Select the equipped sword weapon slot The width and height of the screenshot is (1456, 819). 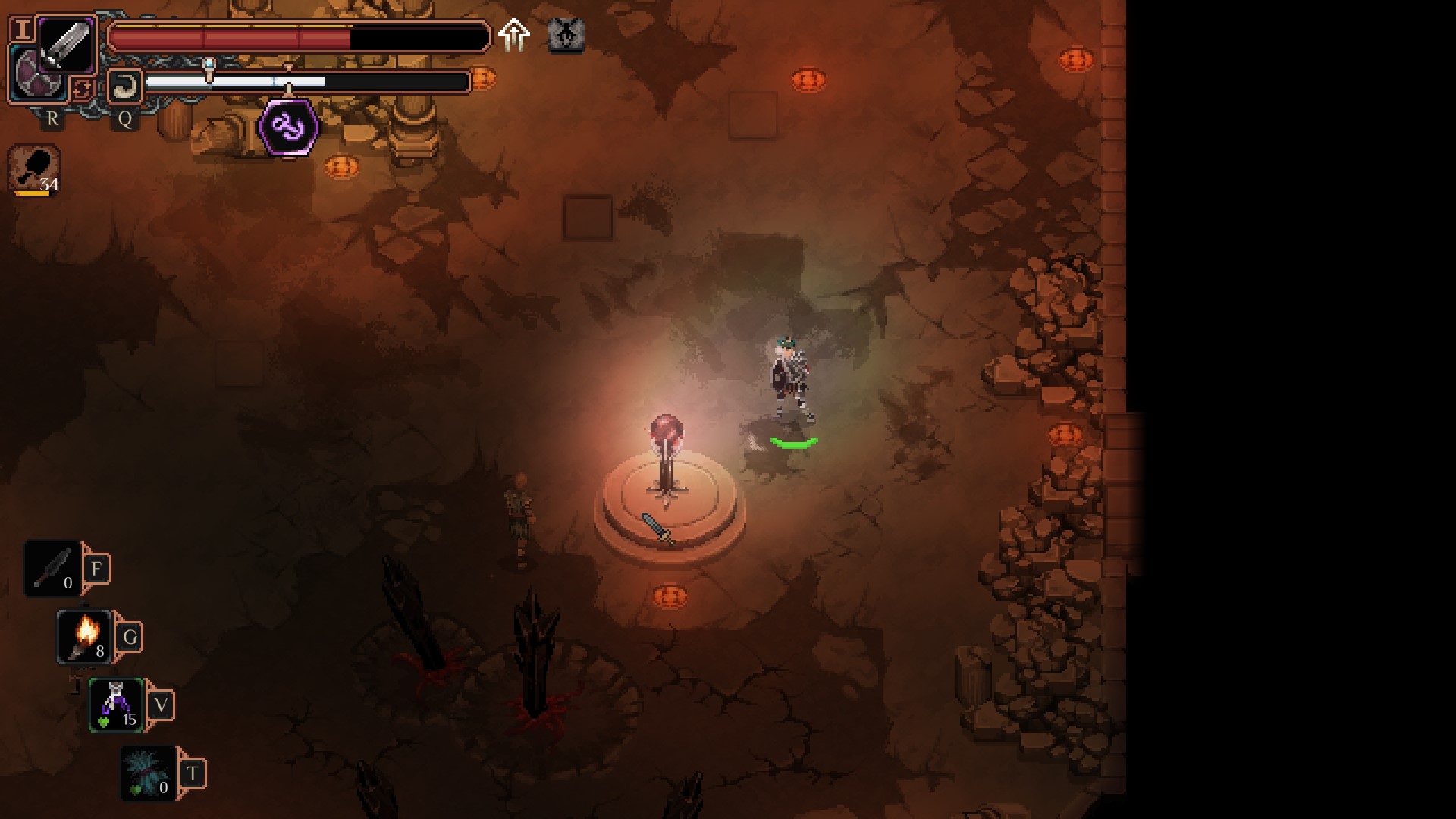(x=67, y=44)
